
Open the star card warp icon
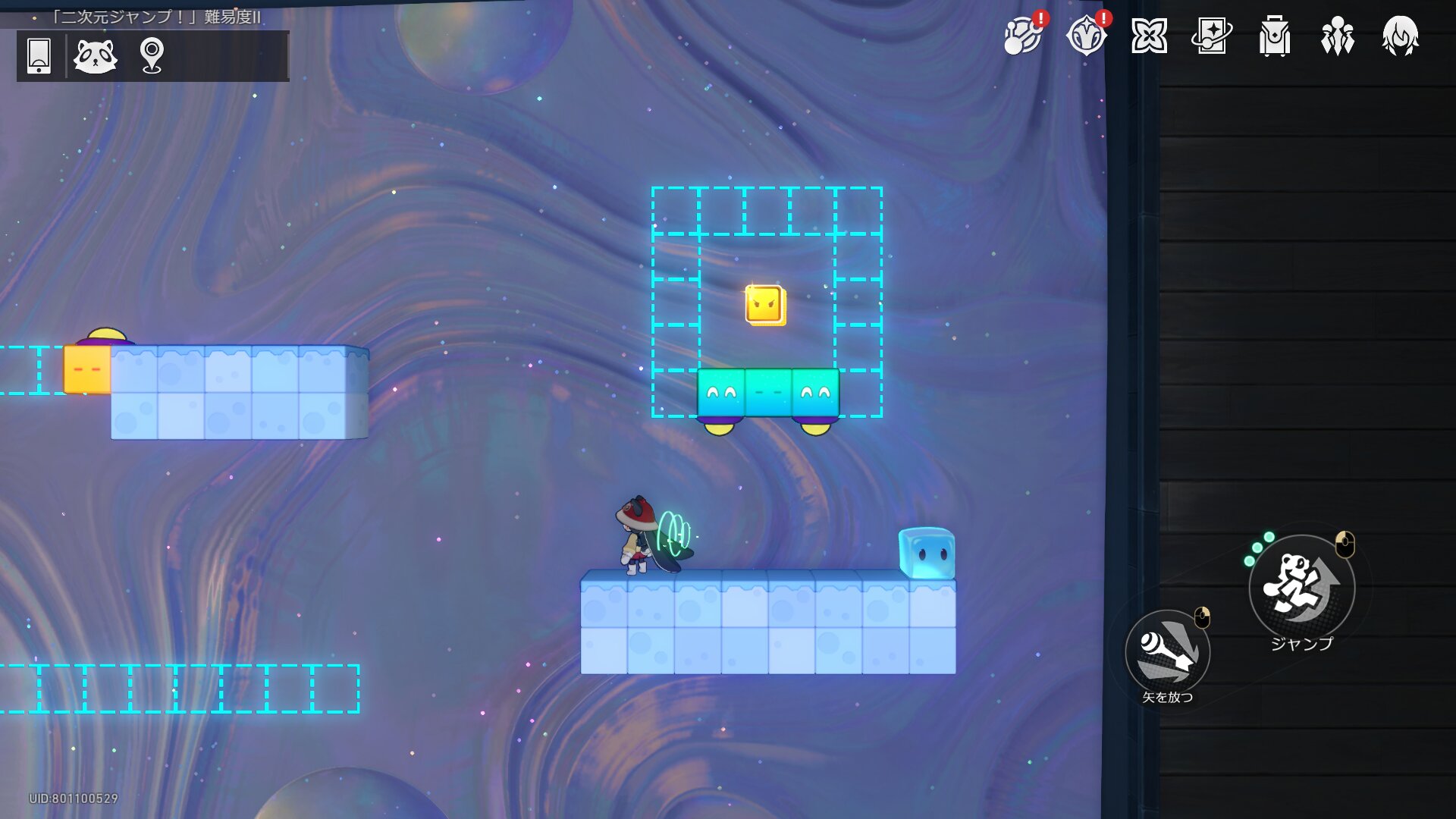(1212, 36)
